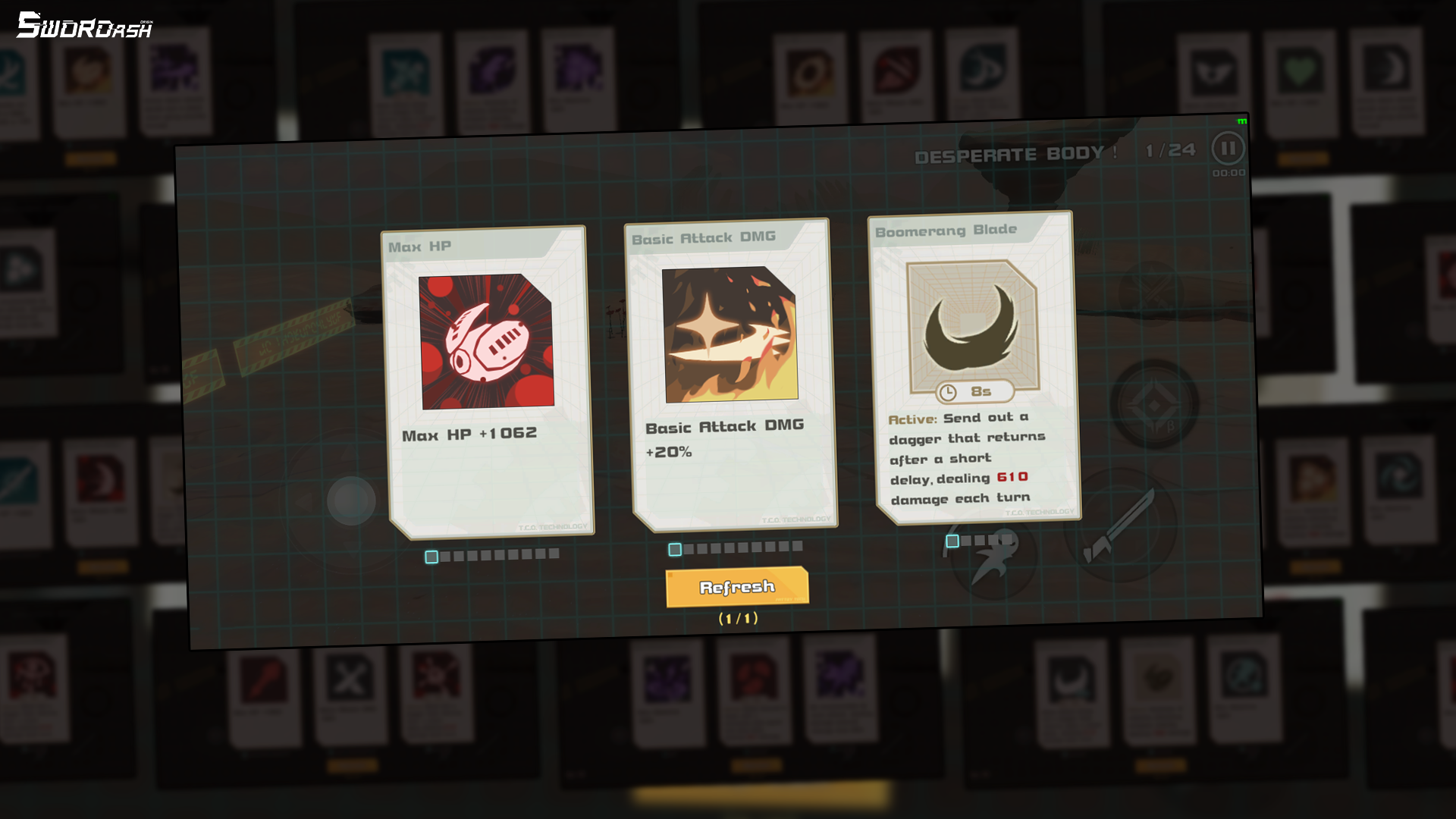This screenshot has width=1456, height=819.
Task: Click the green m indicator
Action: 1243,120
